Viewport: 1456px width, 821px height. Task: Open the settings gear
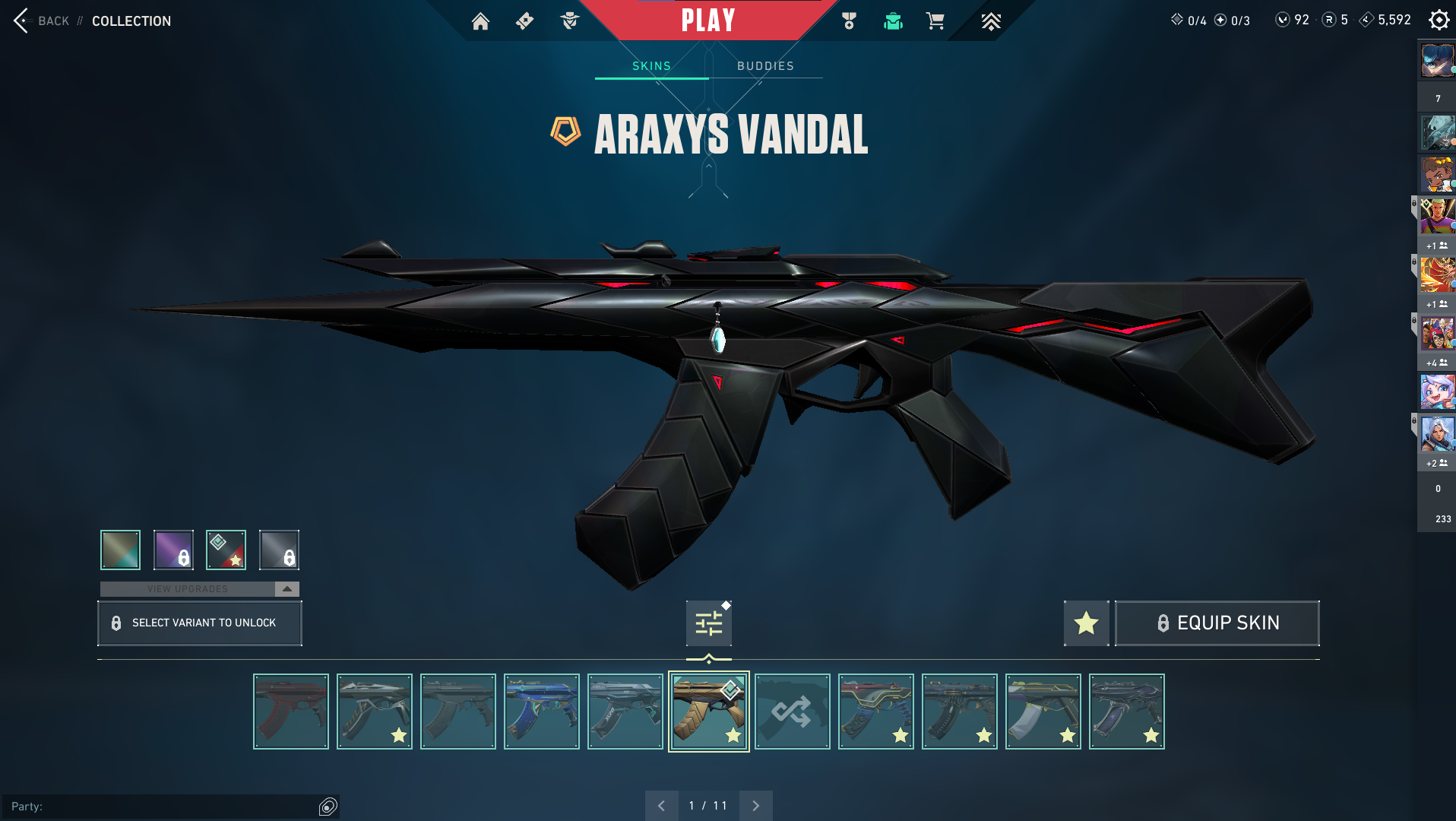tap(1439, 21)
